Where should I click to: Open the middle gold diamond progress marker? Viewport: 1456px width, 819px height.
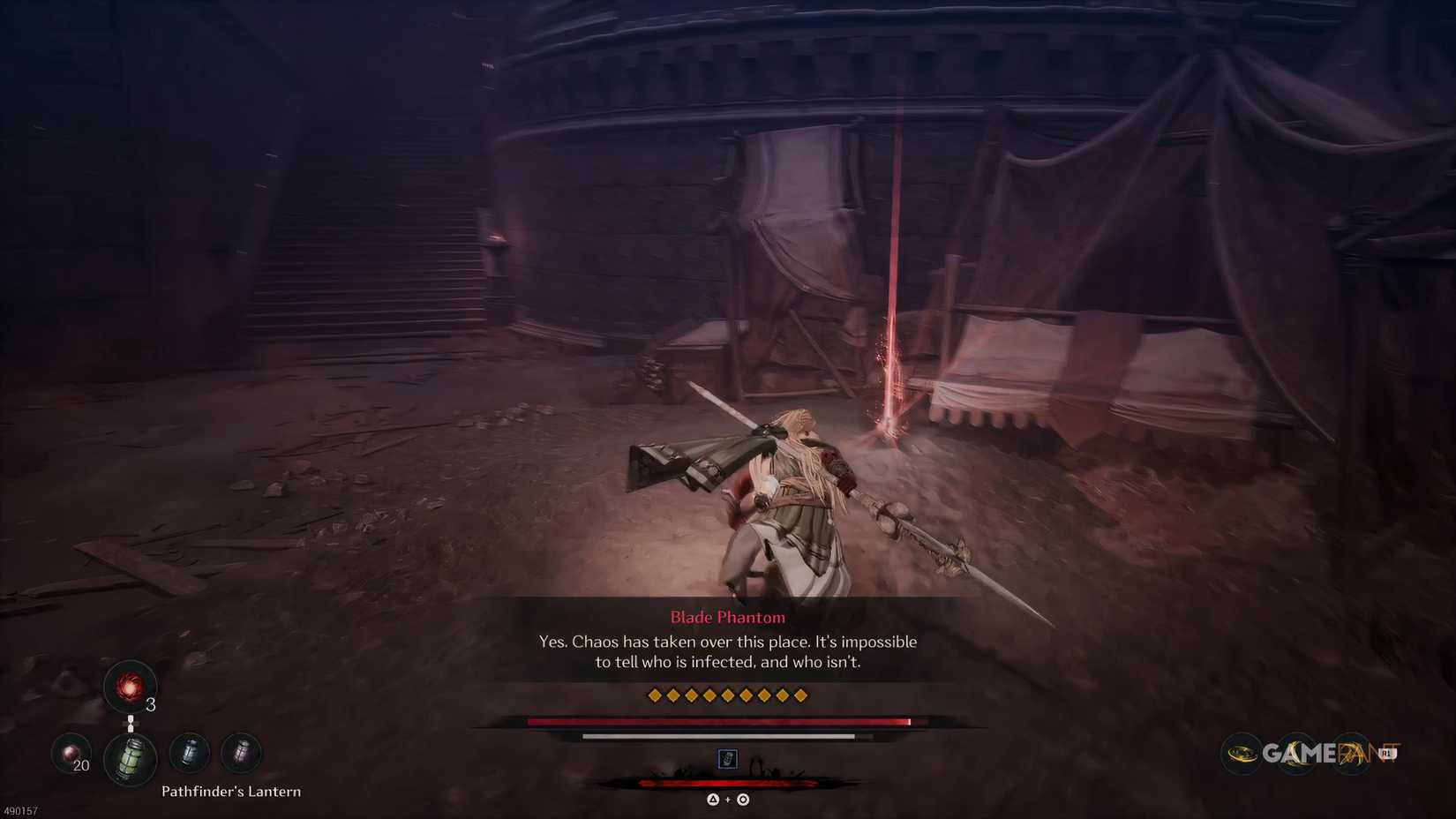pyautogui.click(x=728, y=695)
